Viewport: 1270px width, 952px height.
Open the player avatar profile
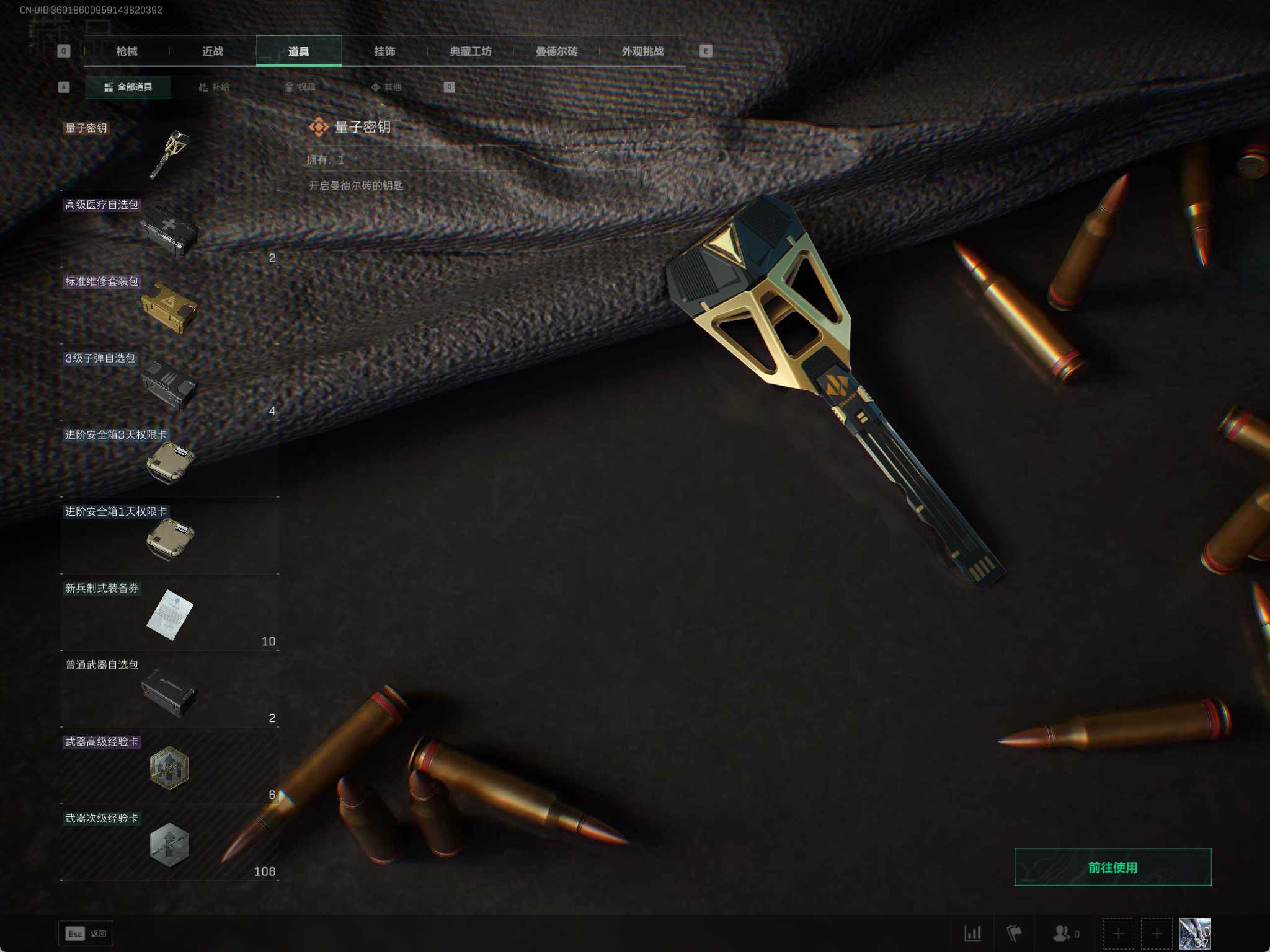[1194, 933]
